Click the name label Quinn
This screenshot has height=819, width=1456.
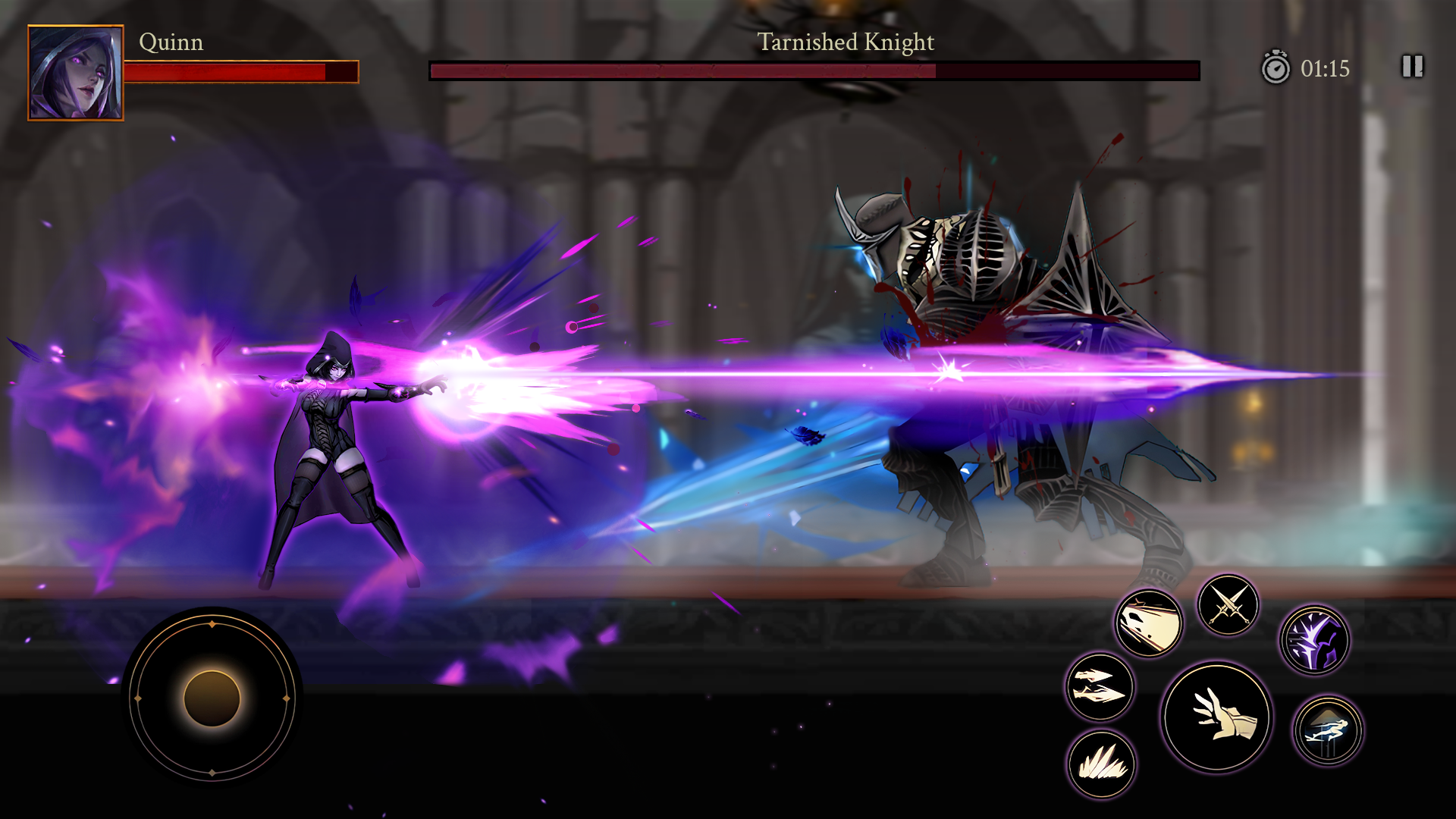171,43
